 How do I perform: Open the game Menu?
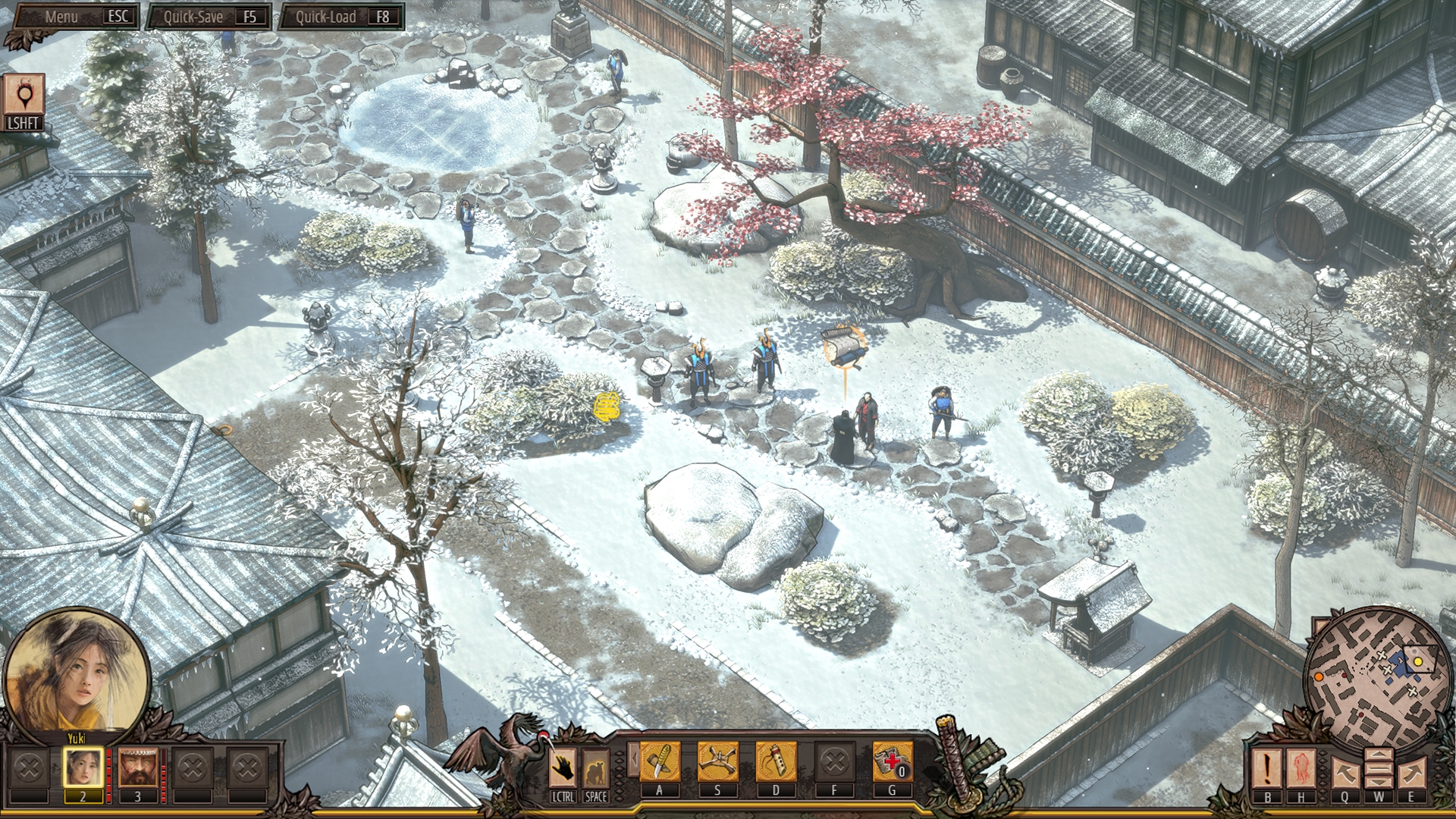pyautogui.click(x=74, y=17)
